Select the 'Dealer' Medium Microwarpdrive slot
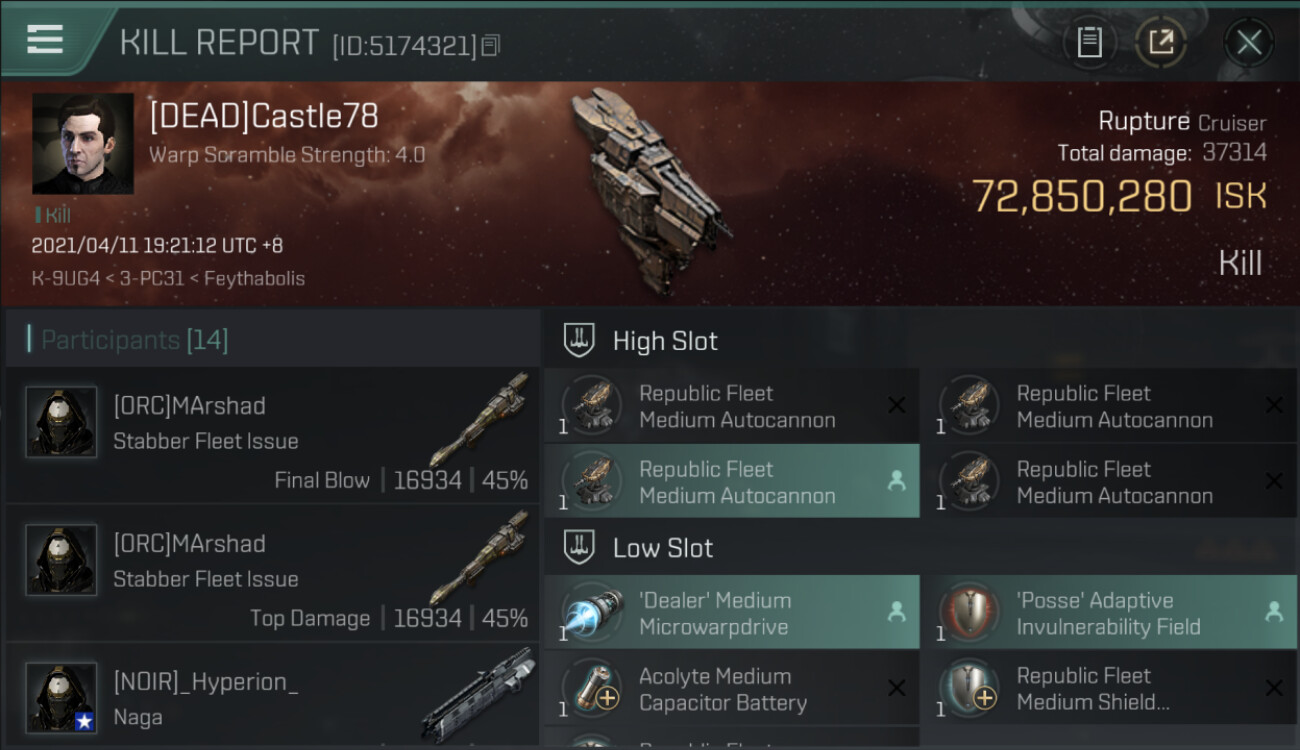The image size is (1300, 750). (x=731, y=613)
